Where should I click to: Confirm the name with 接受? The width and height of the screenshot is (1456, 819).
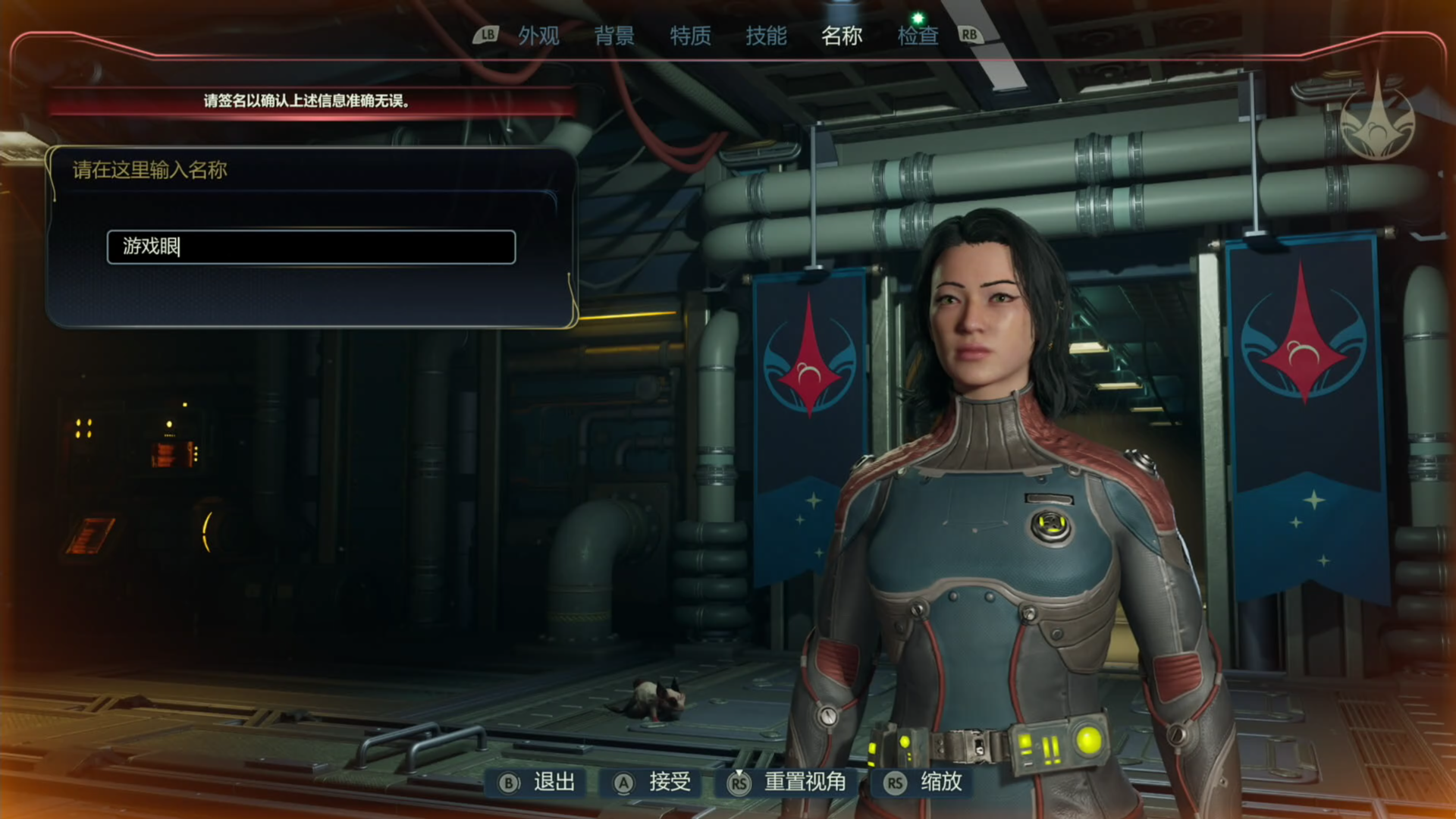(x=653, y=783)
